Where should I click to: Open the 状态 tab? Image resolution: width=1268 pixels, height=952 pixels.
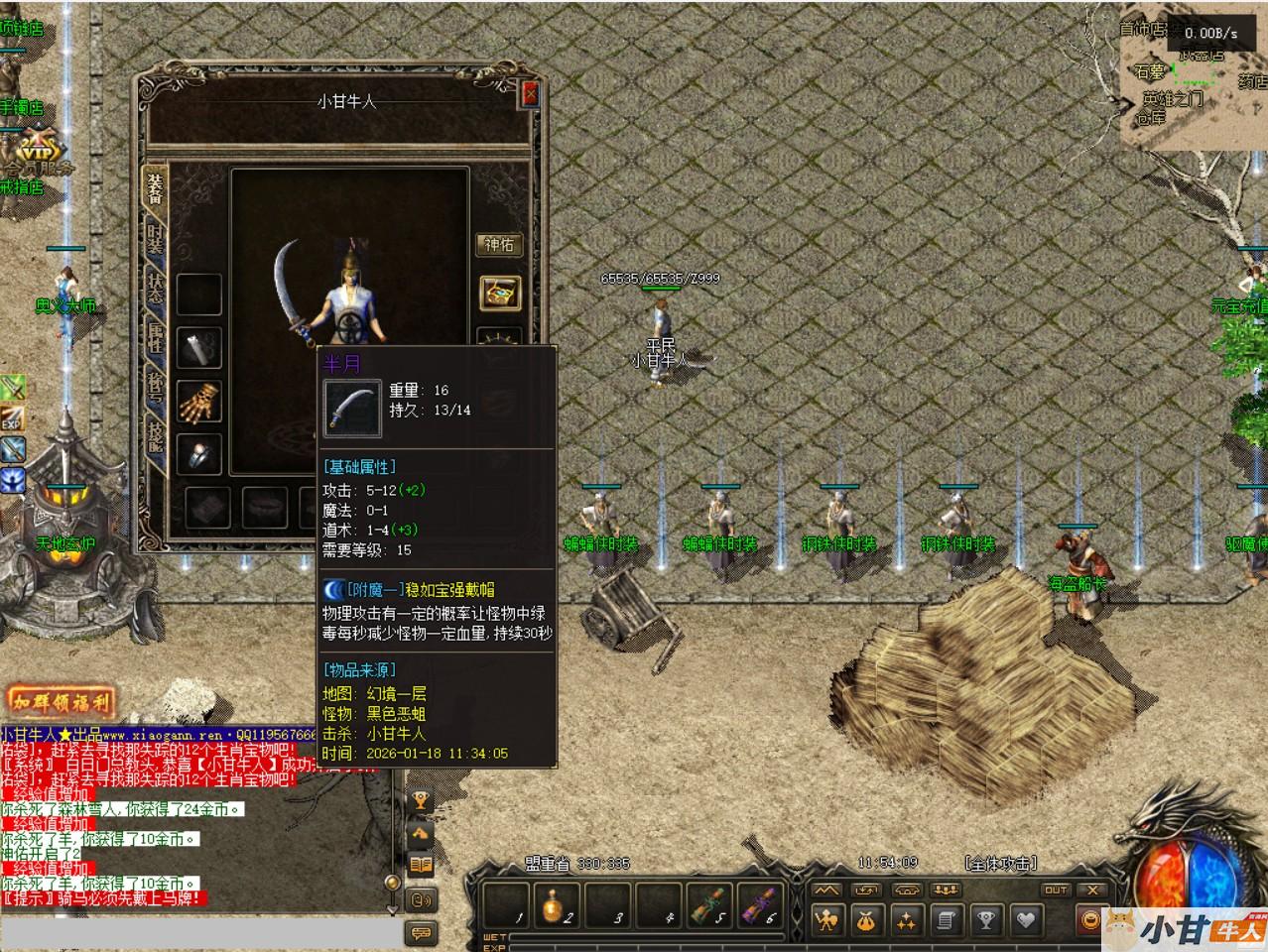tap(156, 288)
